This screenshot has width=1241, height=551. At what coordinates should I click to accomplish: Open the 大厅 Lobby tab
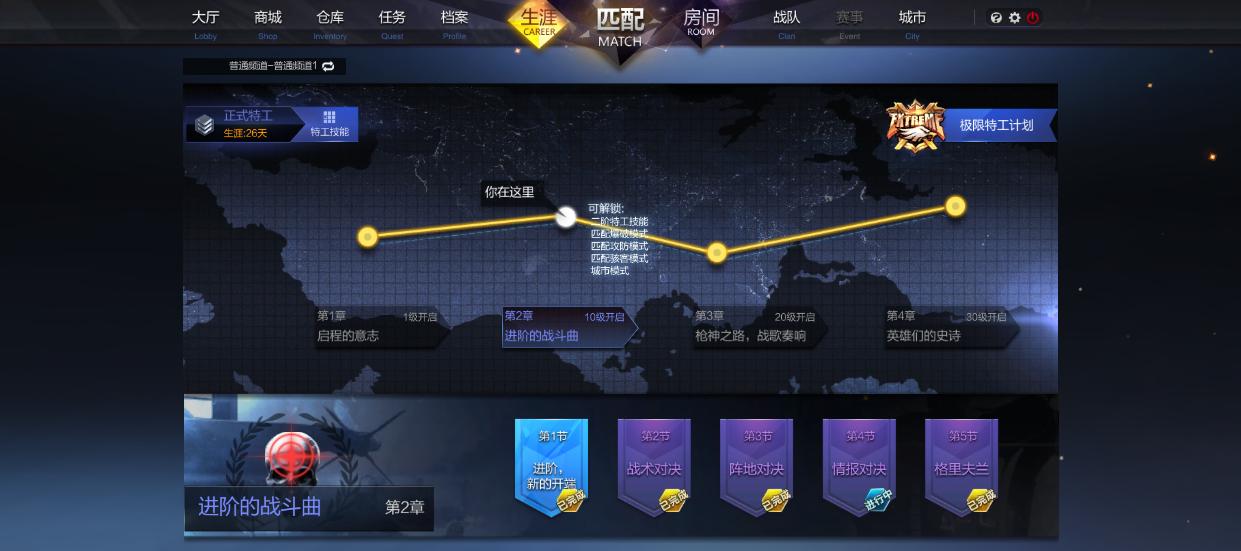(x=205, y=22)
